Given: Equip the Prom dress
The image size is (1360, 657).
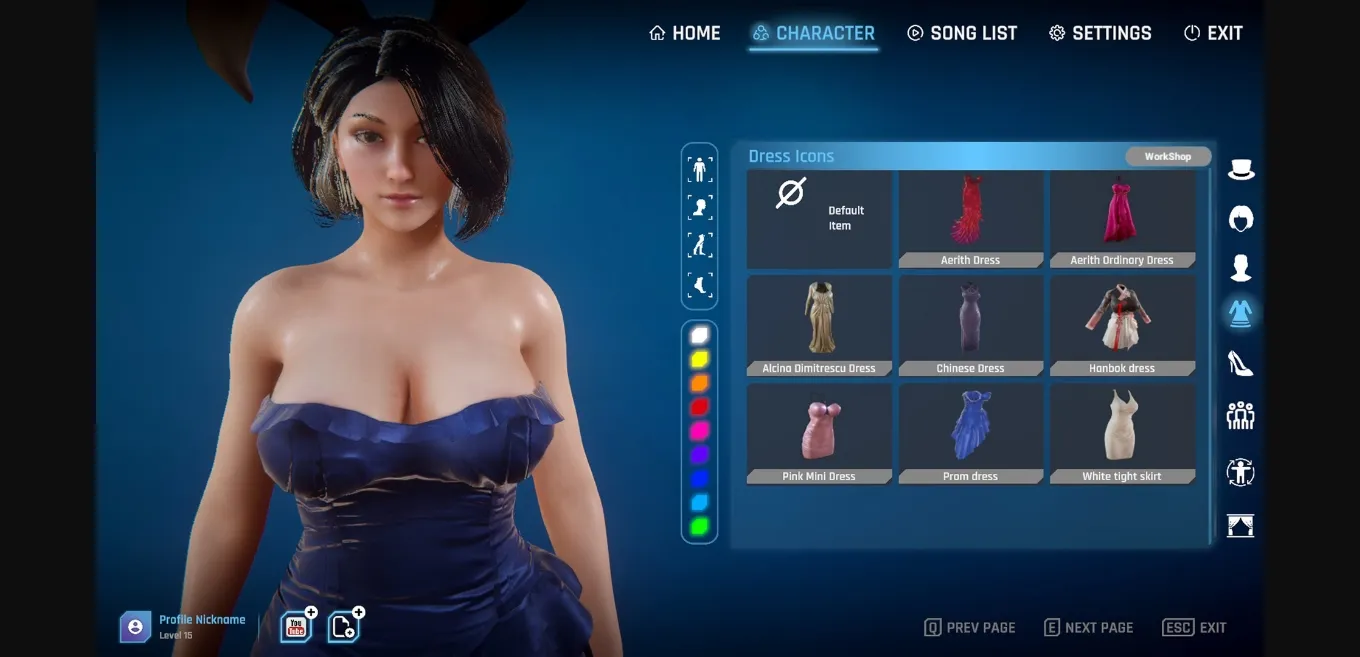Looking at the screenshot, I should tap(970, 433).
